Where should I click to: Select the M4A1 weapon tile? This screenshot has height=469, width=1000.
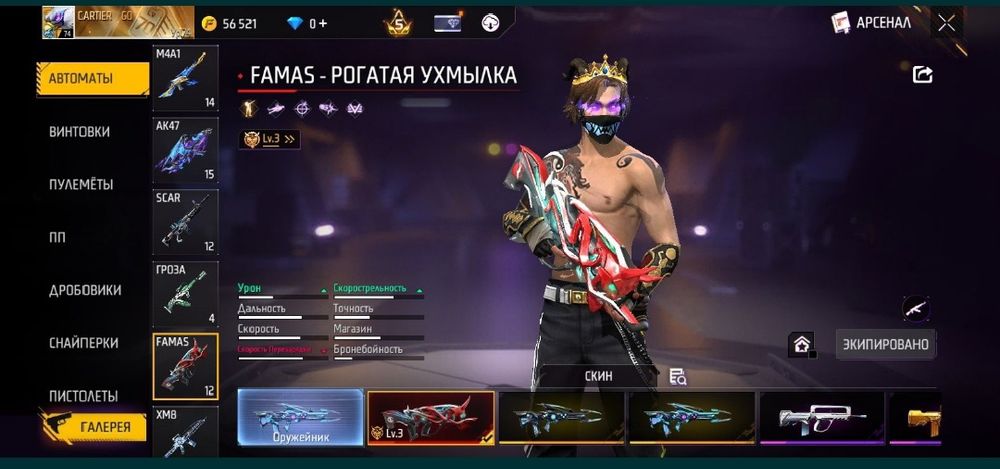(x=185, y=78)
